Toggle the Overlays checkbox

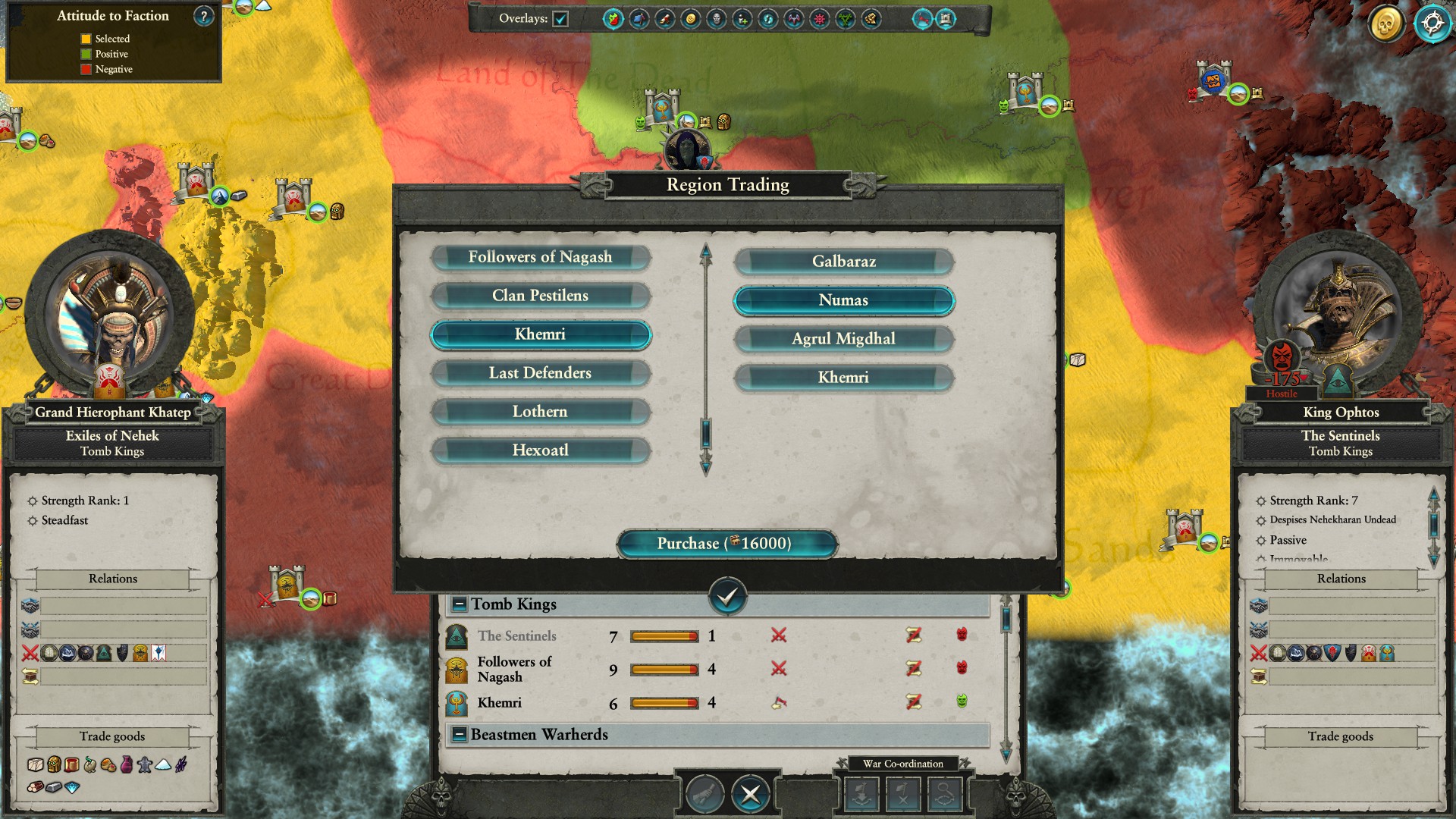(x=560, y=19)
